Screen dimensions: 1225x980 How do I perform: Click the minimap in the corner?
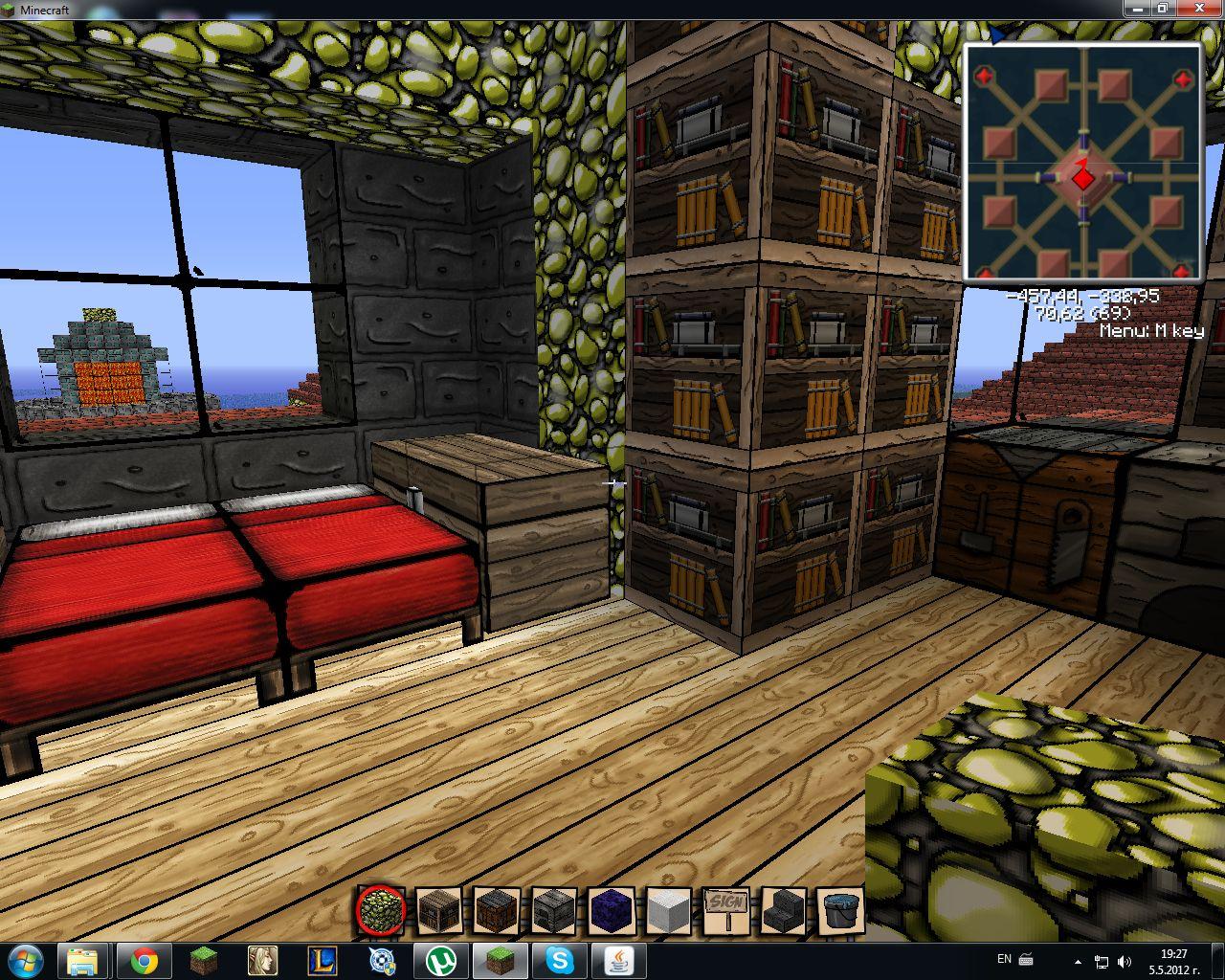click(x=1083, y=162)
